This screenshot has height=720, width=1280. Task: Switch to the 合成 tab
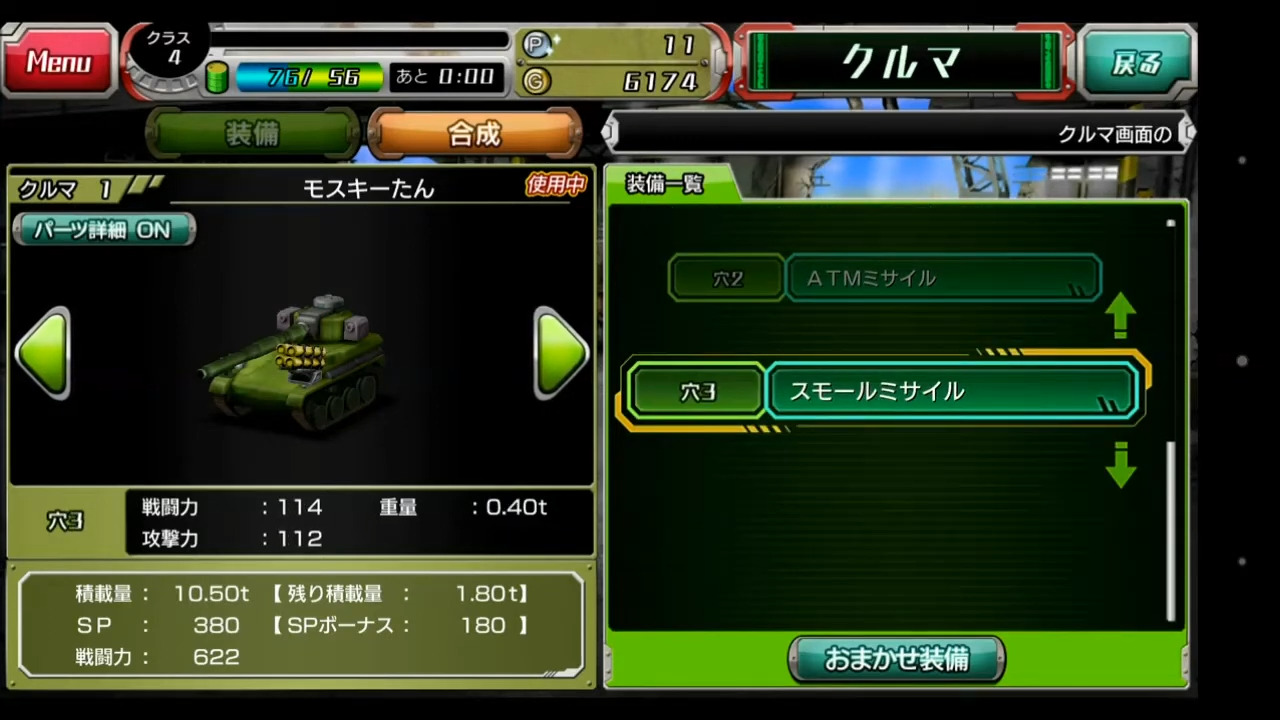[x=472, y=134]
